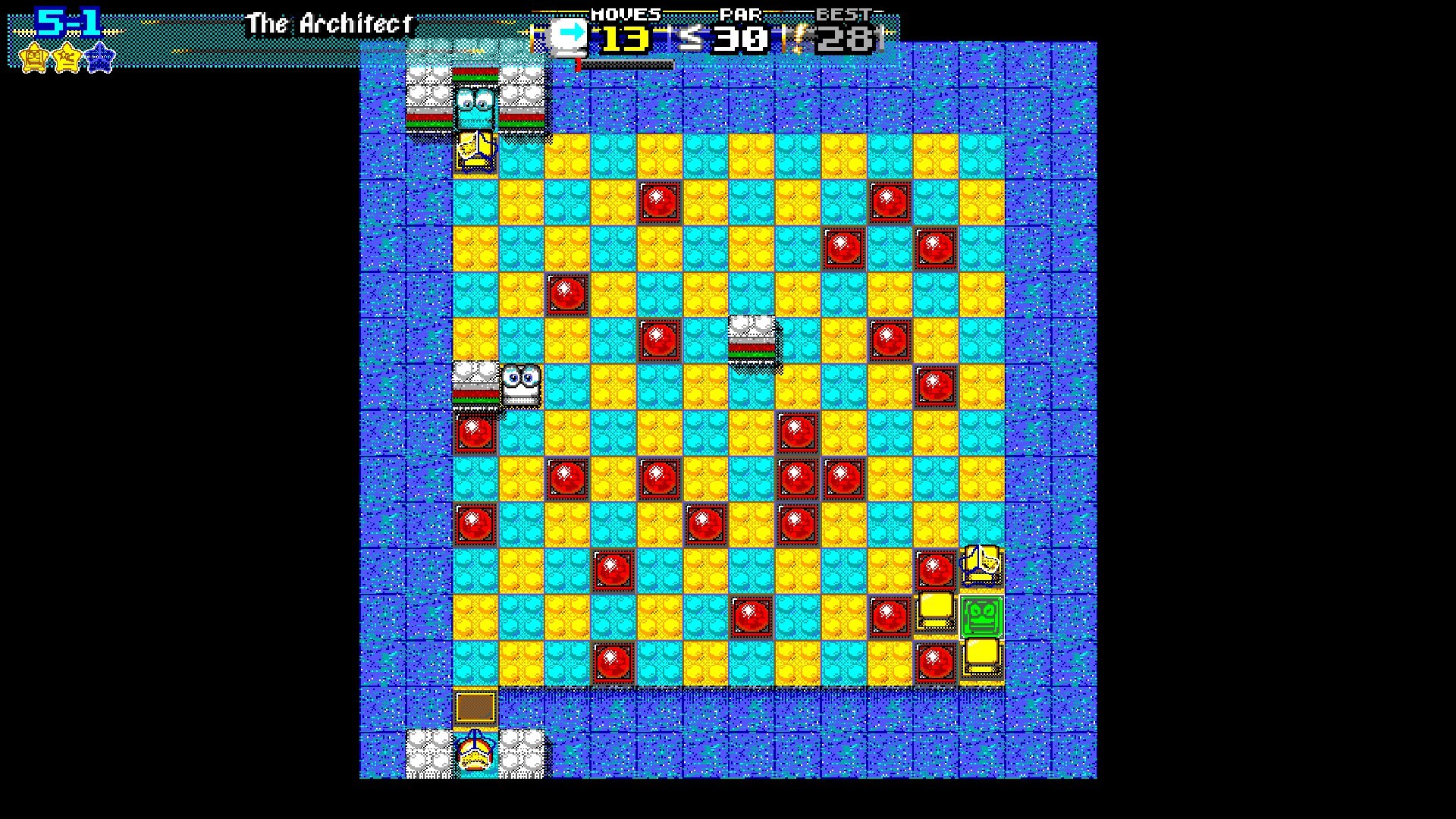Click the exclamation mark beside BEST score
Viewport: 1456px width, 819px height.
coord(797,36)
